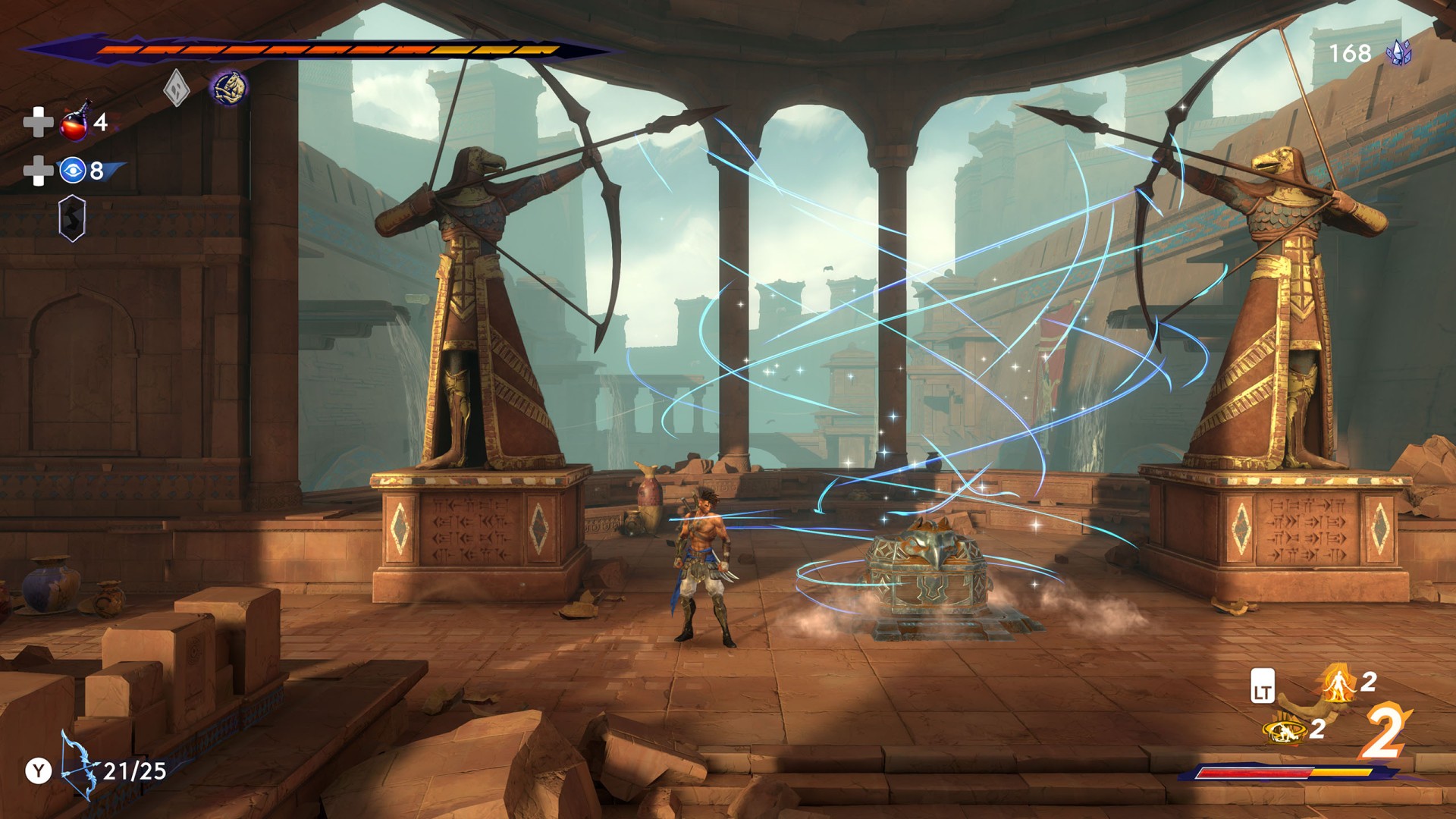
Task: Activate the glowing warrior Athra surge icon
Action: 1339,683
